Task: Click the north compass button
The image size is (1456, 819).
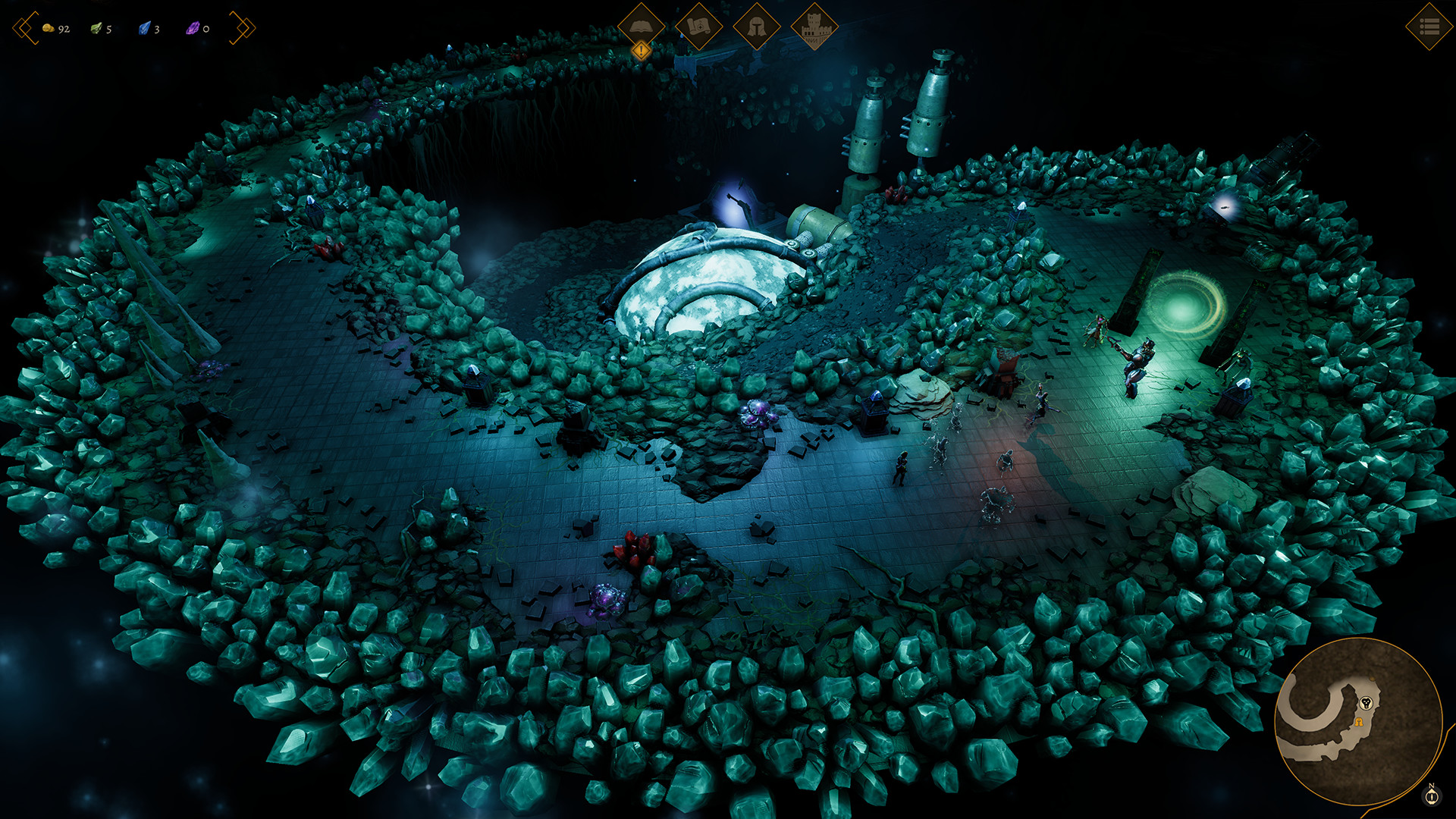Action: (x=1432, y=795)
